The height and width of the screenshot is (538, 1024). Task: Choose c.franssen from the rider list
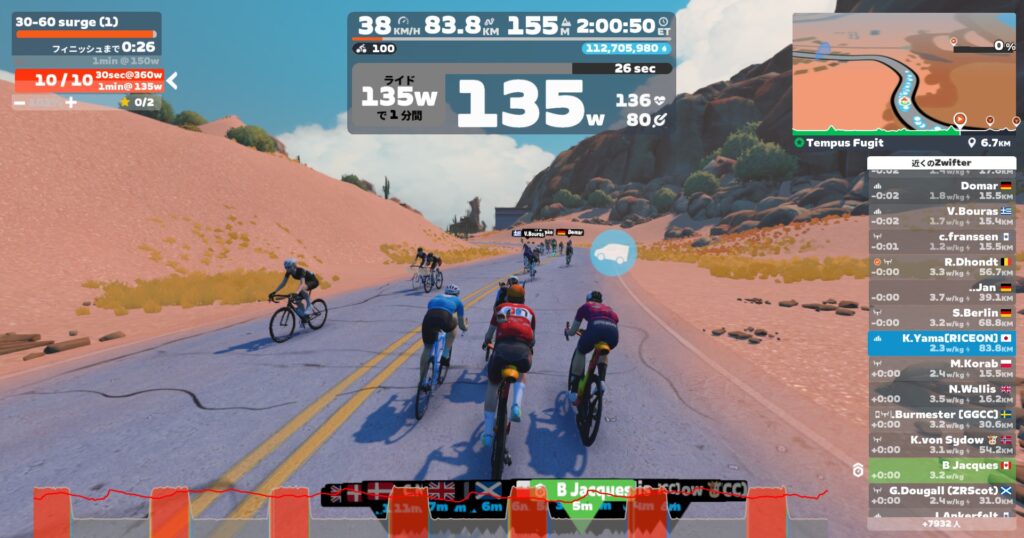point(941,241)
